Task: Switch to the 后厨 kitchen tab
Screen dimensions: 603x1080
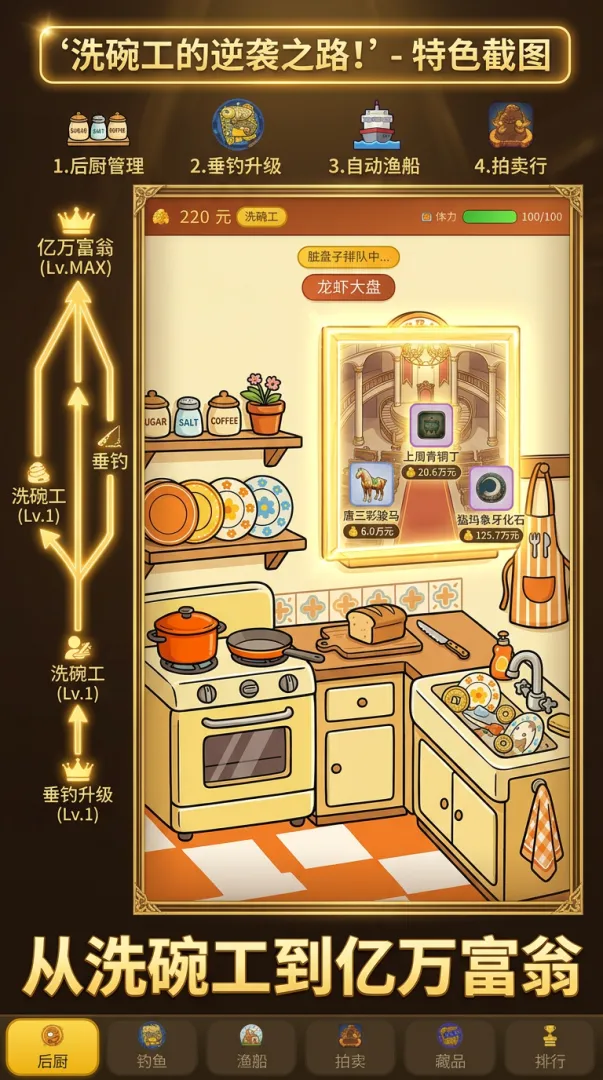Action: pos(52,1046)
